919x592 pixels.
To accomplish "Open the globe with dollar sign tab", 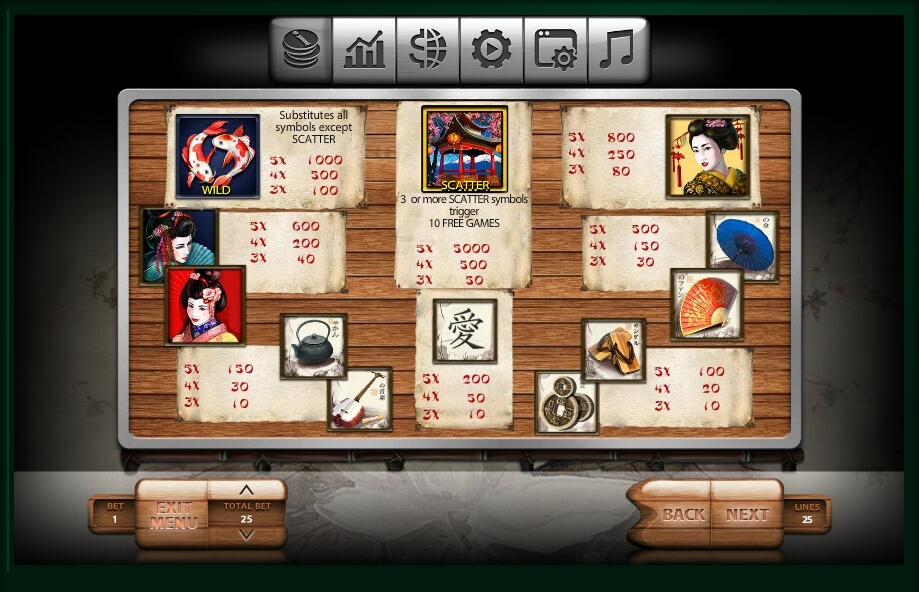I will click(428, 50).
